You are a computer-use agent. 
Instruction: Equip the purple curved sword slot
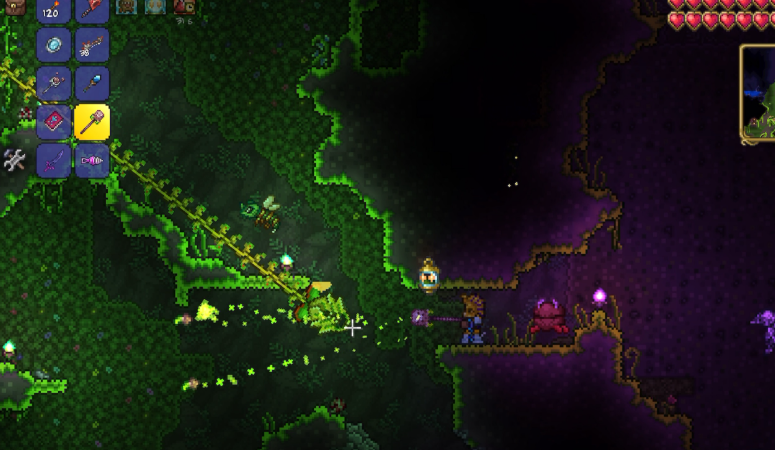point(53,160)
